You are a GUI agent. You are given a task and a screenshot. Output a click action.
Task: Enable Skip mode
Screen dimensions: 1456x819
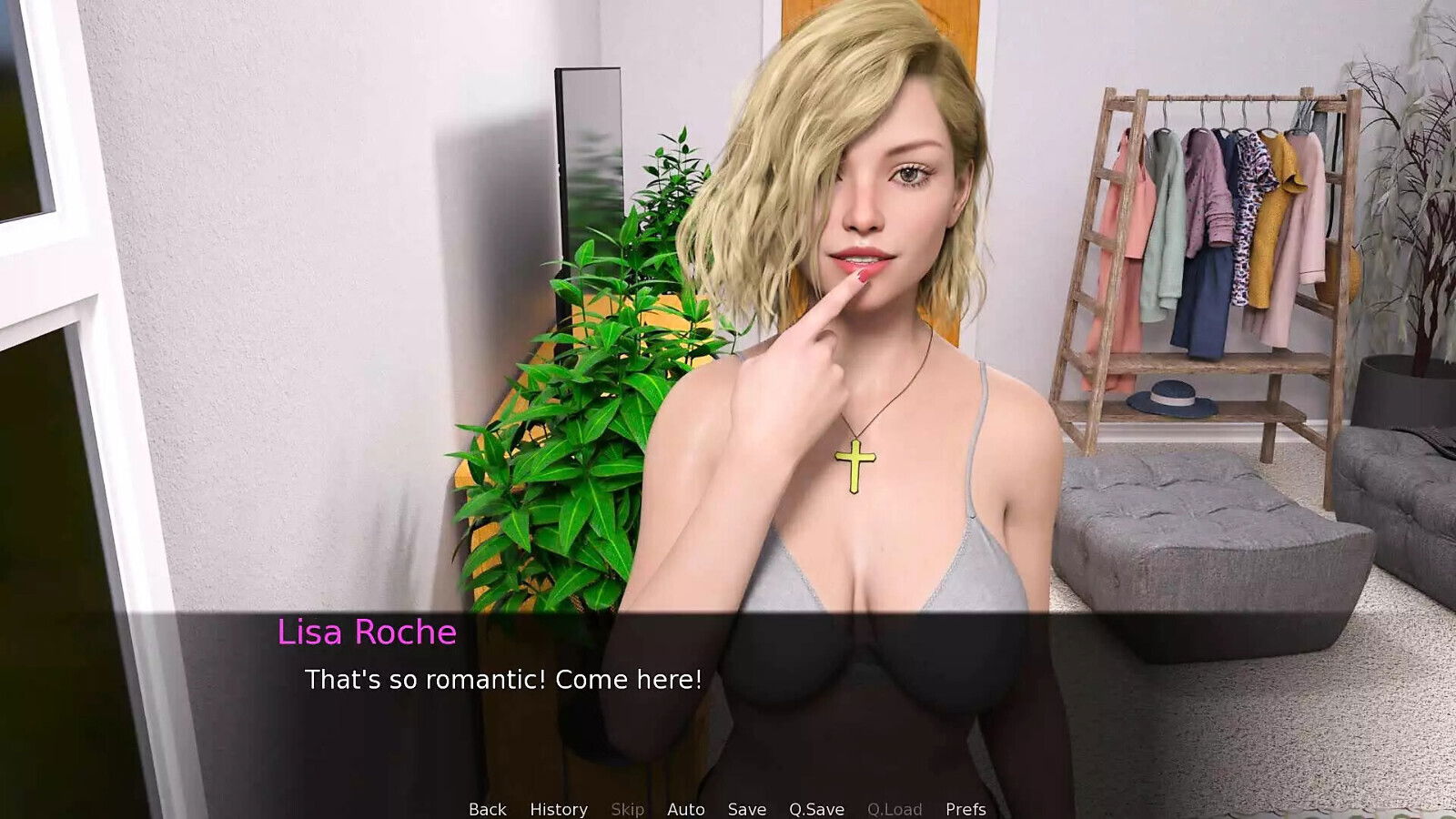pyautogui.click(x=628, y=809)
